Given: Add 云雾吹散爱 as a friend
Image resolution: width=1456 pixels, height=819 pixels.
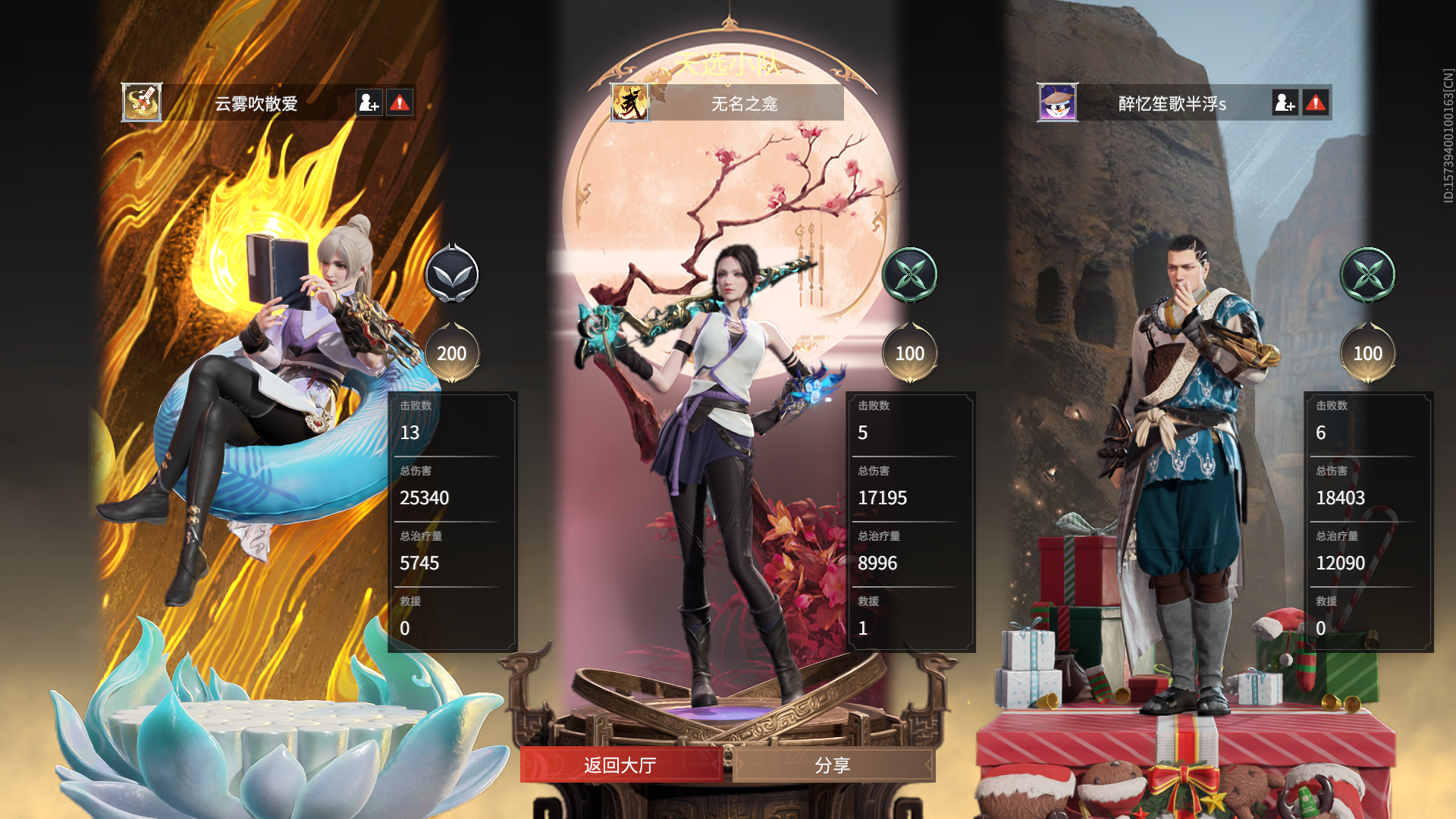Looking at the screenshot, I should point(369,103).
